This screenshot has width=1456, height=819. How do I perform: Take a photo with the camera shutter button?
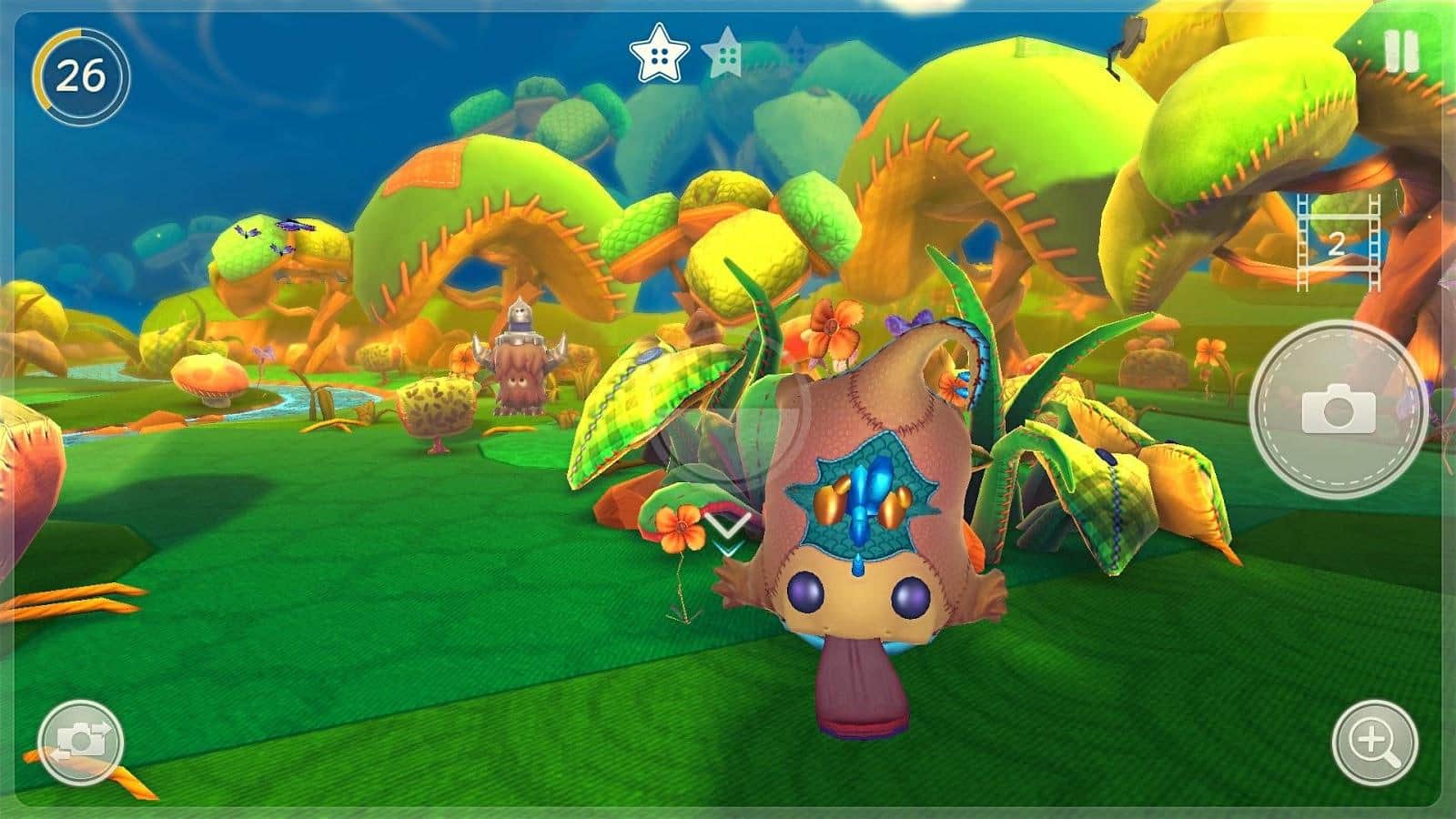[1337, 409]
